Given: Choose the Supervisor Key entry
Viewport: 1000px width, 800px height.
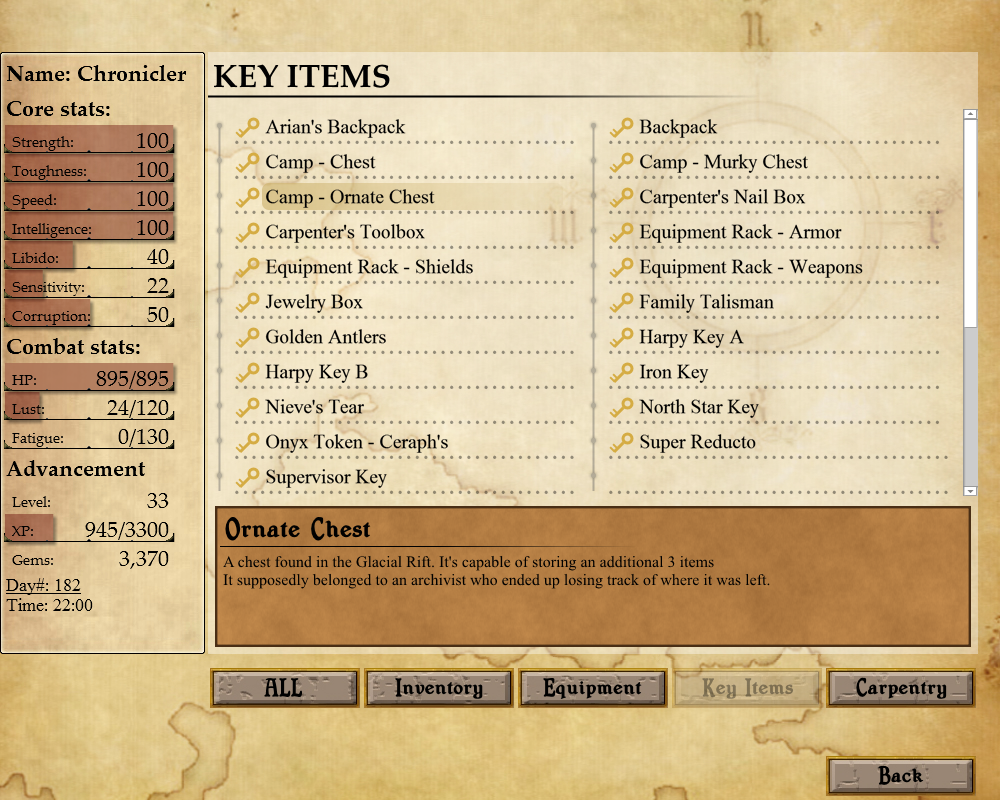Looking at the screenshot, I should (325, 478).
